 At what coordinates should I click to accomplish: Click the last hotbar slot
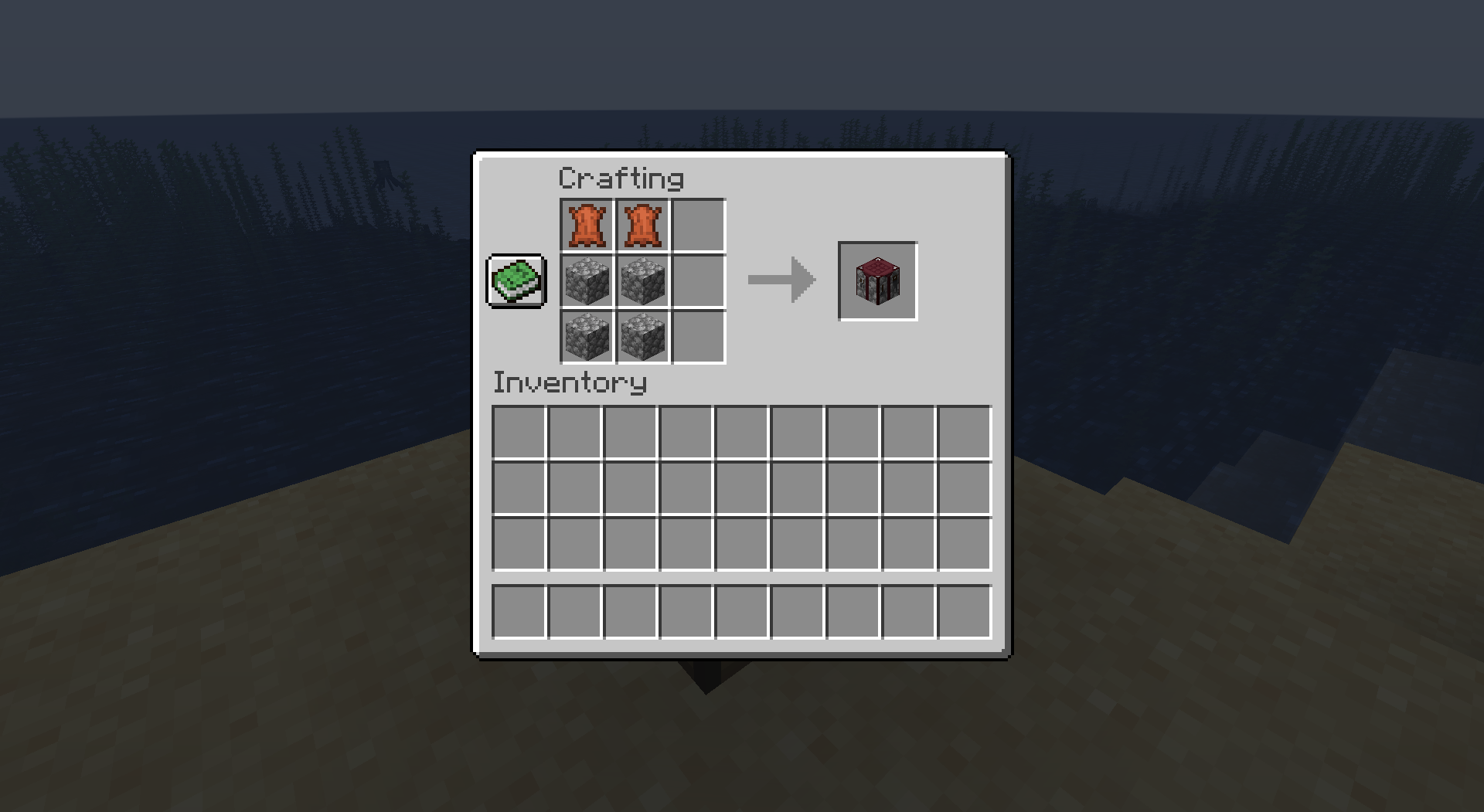pos(963,613)
